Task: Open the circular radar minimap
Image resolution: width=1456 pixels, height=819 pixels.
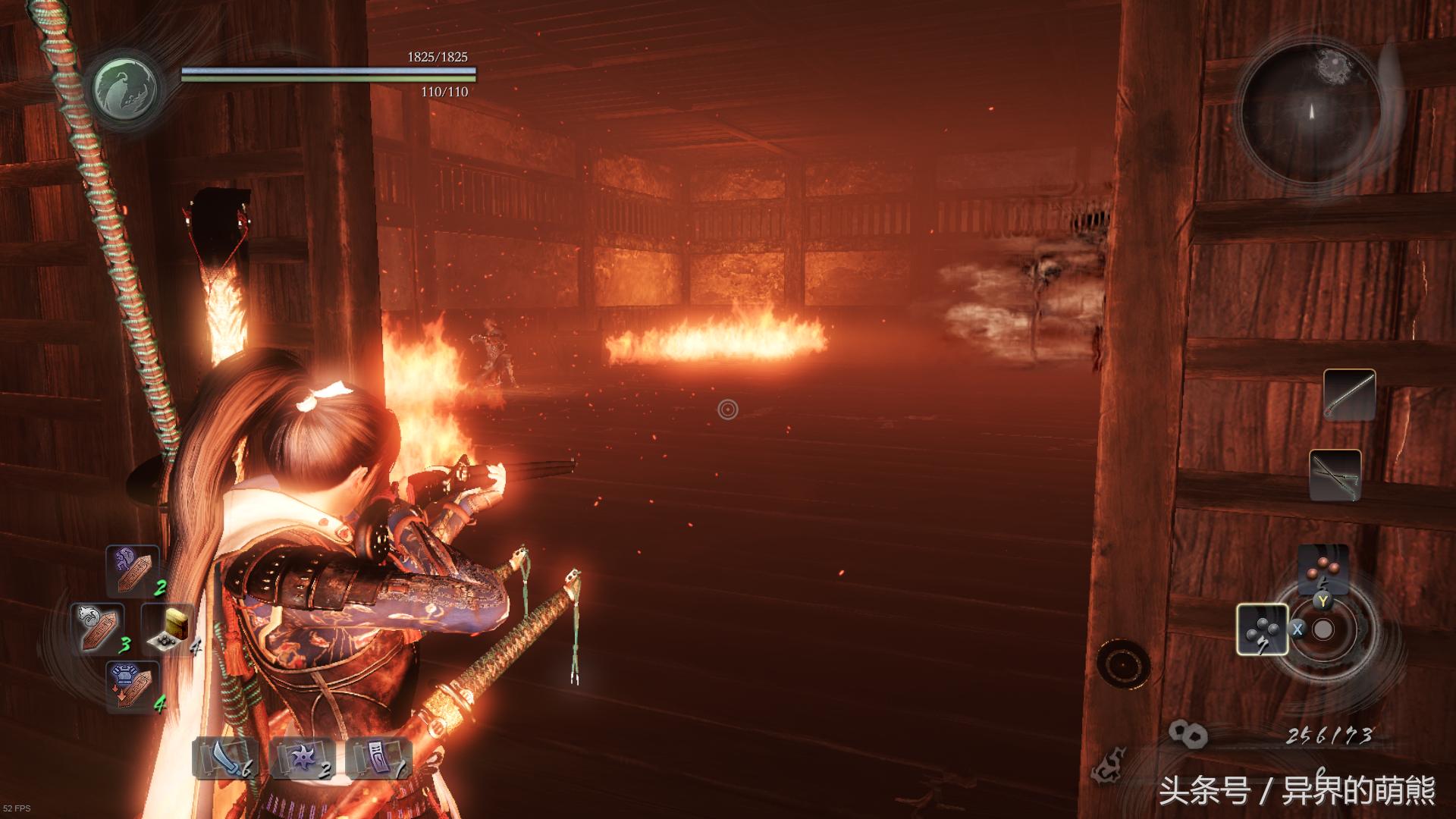Action: (x=1310, y=110)
